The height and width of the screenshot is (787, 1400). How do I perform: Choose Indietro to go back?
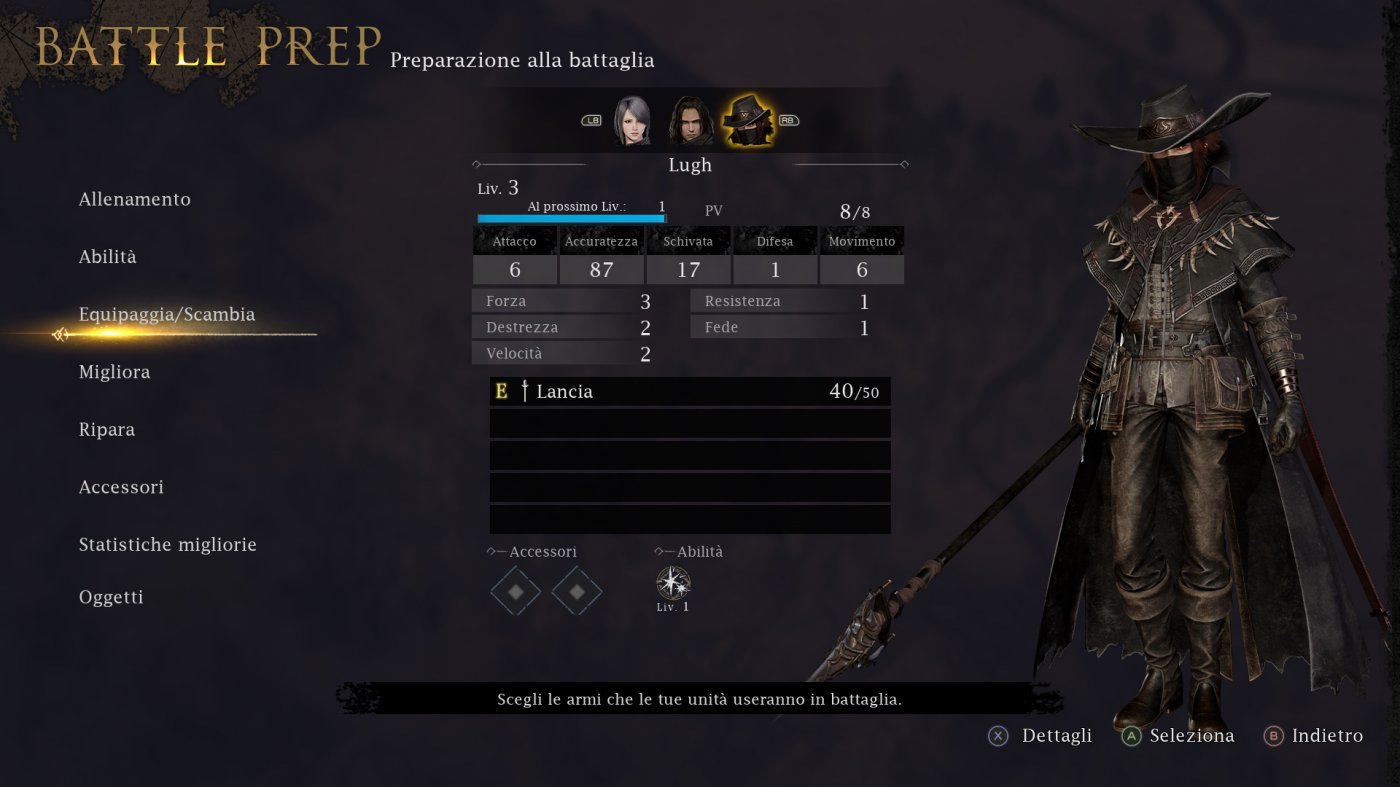point(1313,736)
